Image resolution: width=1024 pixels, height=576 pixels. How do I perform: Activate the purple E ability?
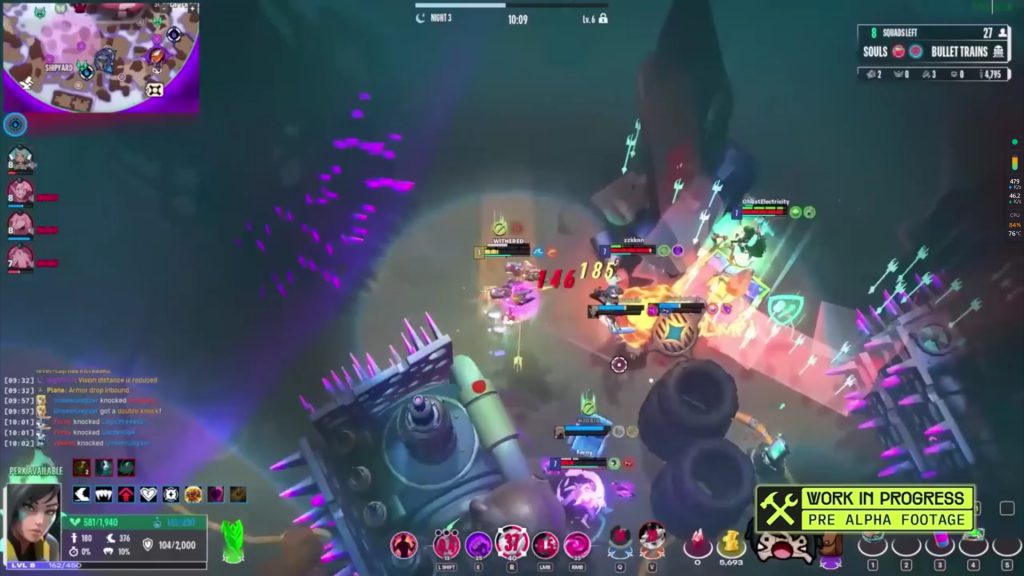pyautogui.click(x=479, y=545)
